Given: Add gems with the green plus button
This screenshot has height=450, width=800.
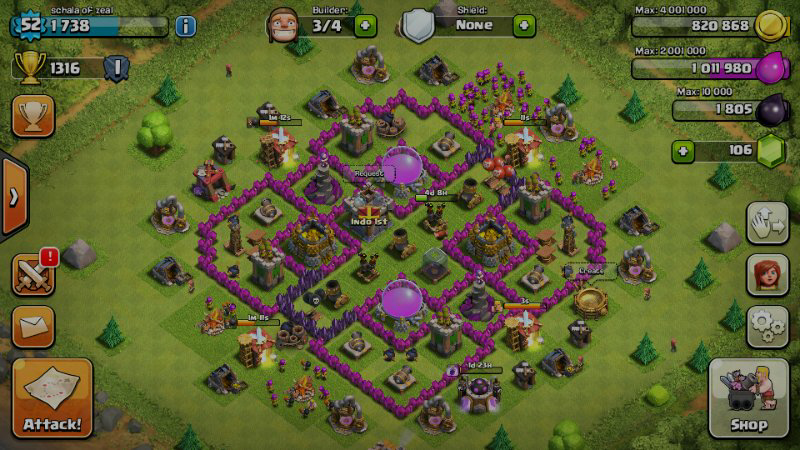Looking at the screenshot, I should pyautogui.click(x=684, y=152).
